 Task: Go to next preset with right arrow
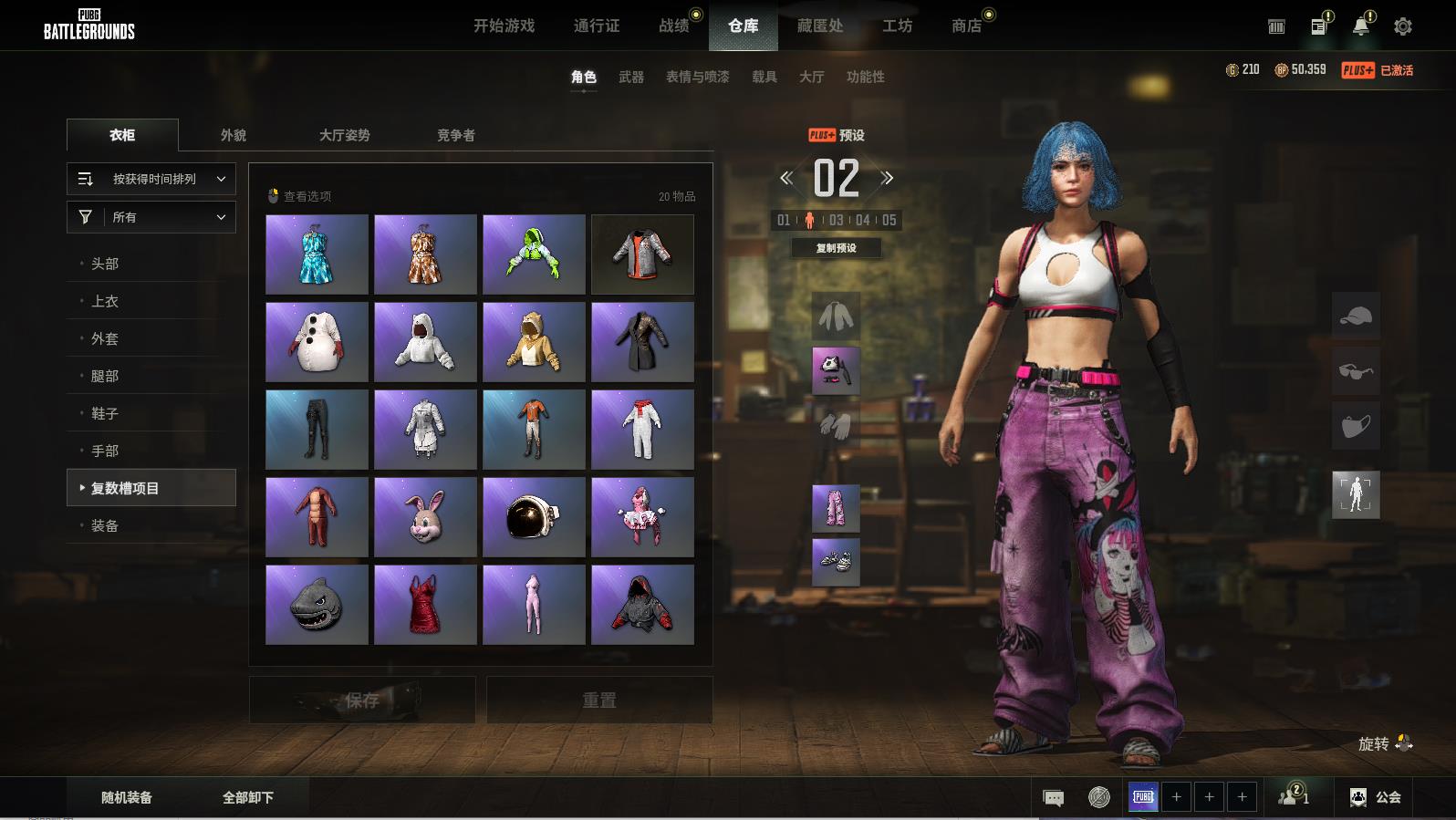coord(887,178)
